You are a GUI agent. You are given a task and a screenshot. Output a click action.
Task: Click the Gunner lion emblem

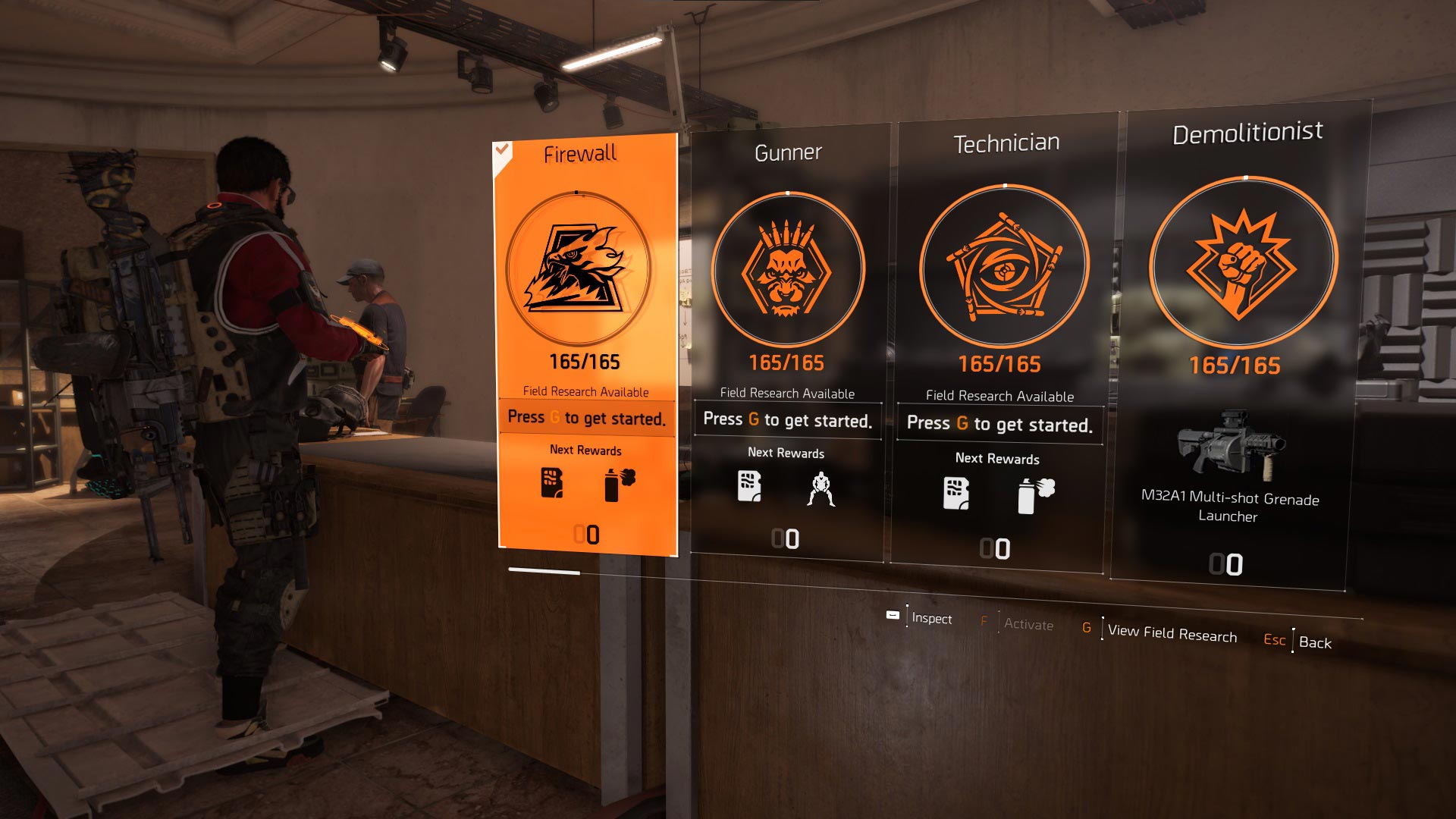click(787, 271)
